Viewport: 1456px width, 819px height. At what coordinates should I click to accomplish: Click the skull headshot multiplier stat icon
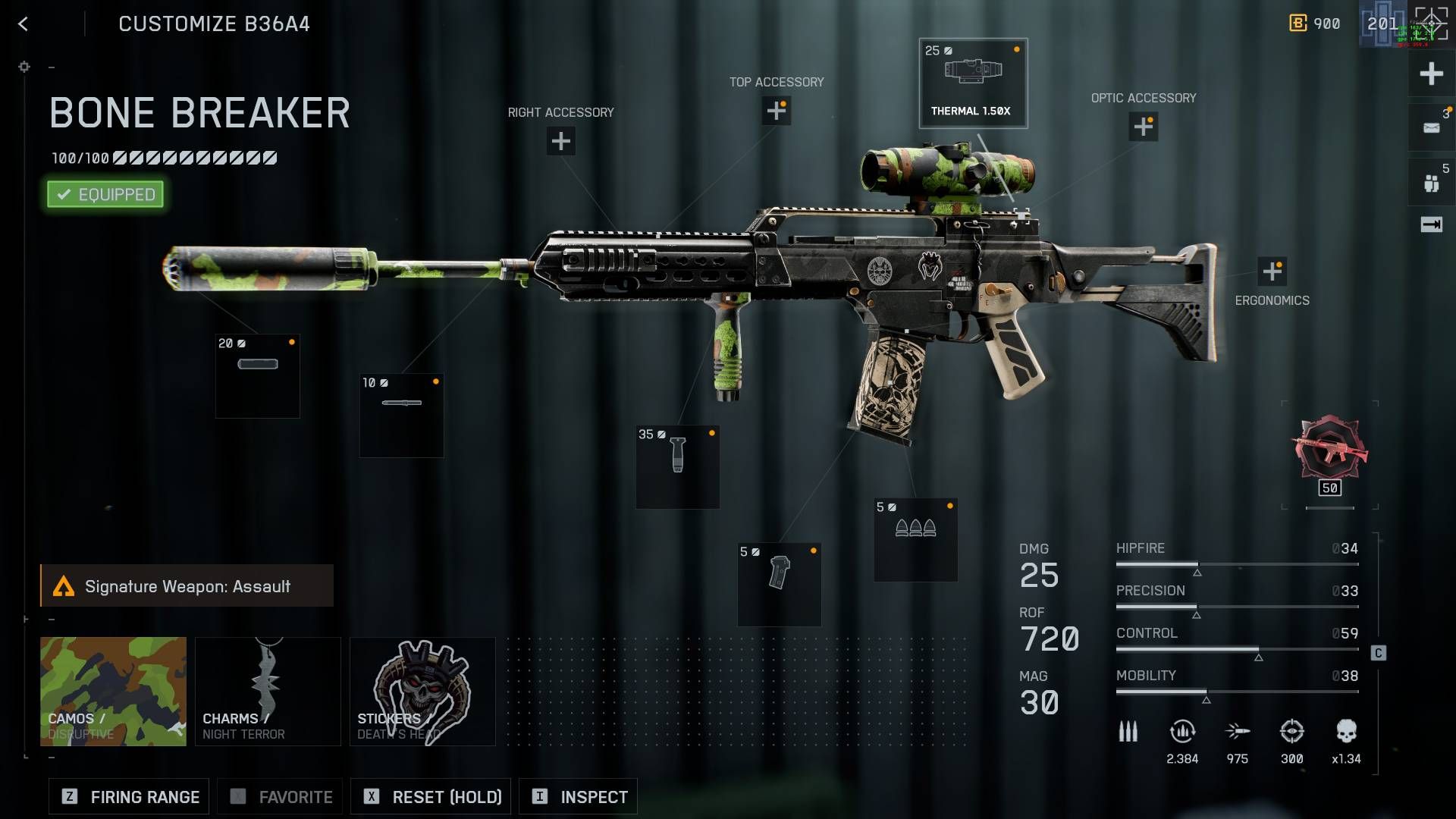point(1348,732)
